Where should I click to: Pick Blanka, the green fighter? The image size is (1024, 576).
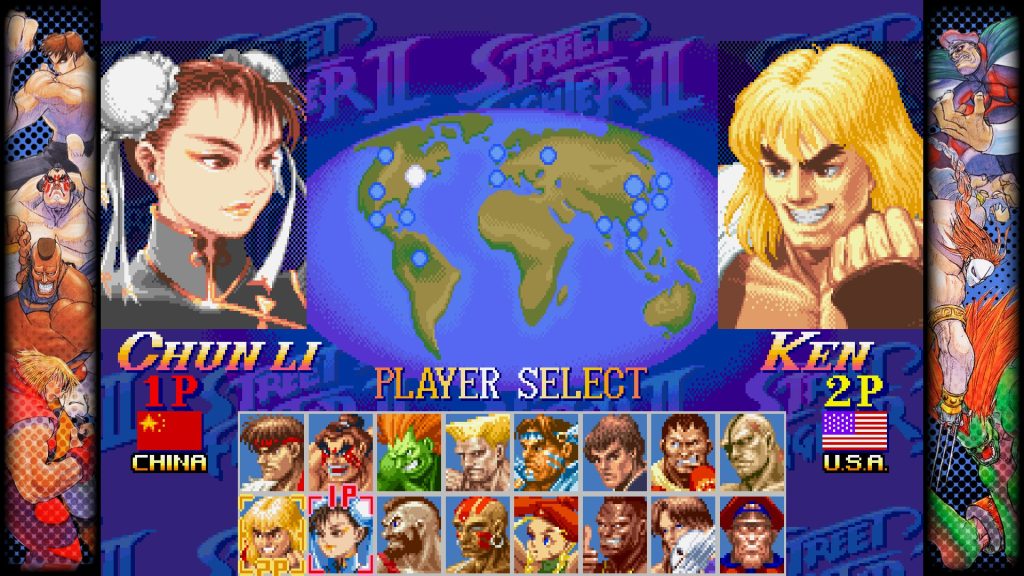(x=410, y=452)
